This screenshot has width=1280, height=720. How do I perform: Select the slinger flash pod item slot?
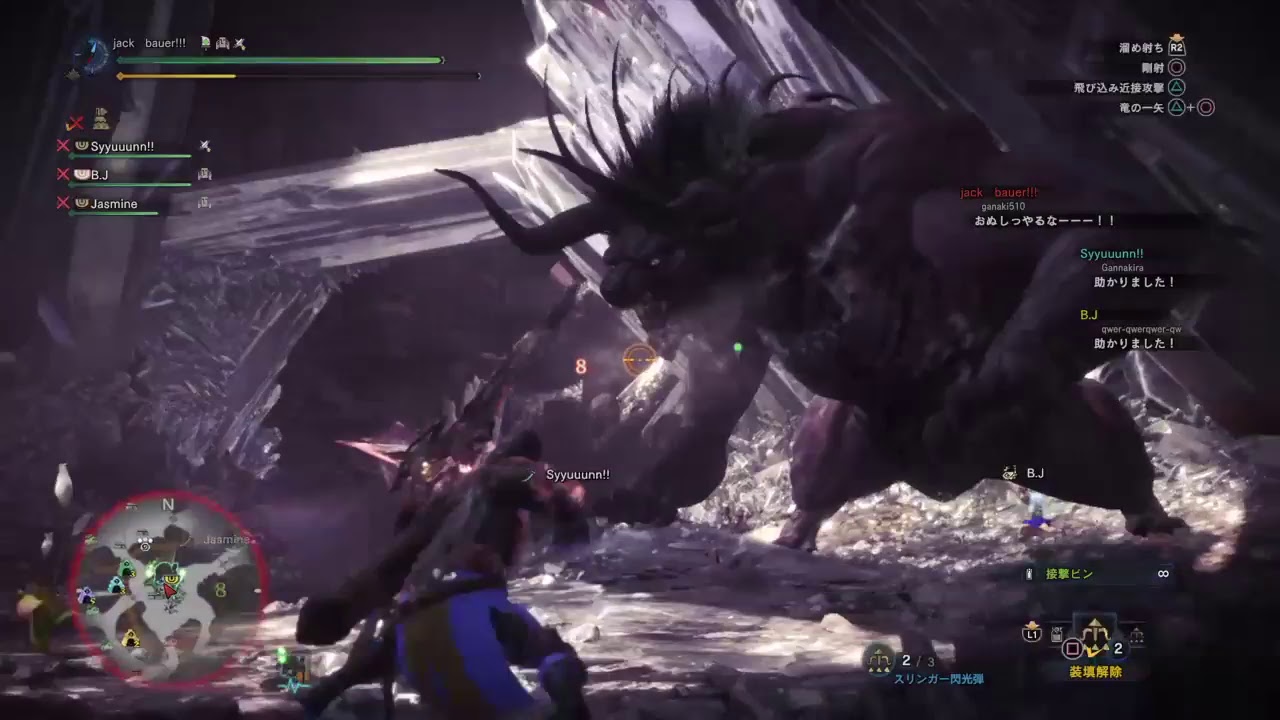[x=879, y=660]
